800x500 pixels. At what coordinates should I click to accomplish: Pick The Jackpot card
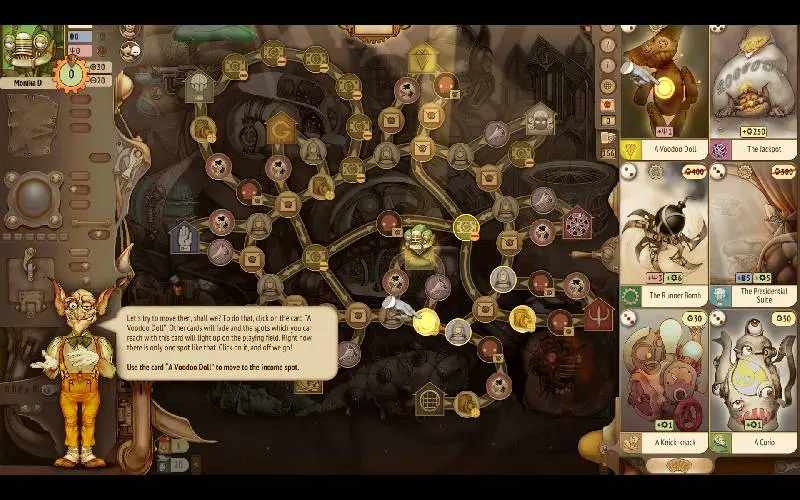point(753,90)
